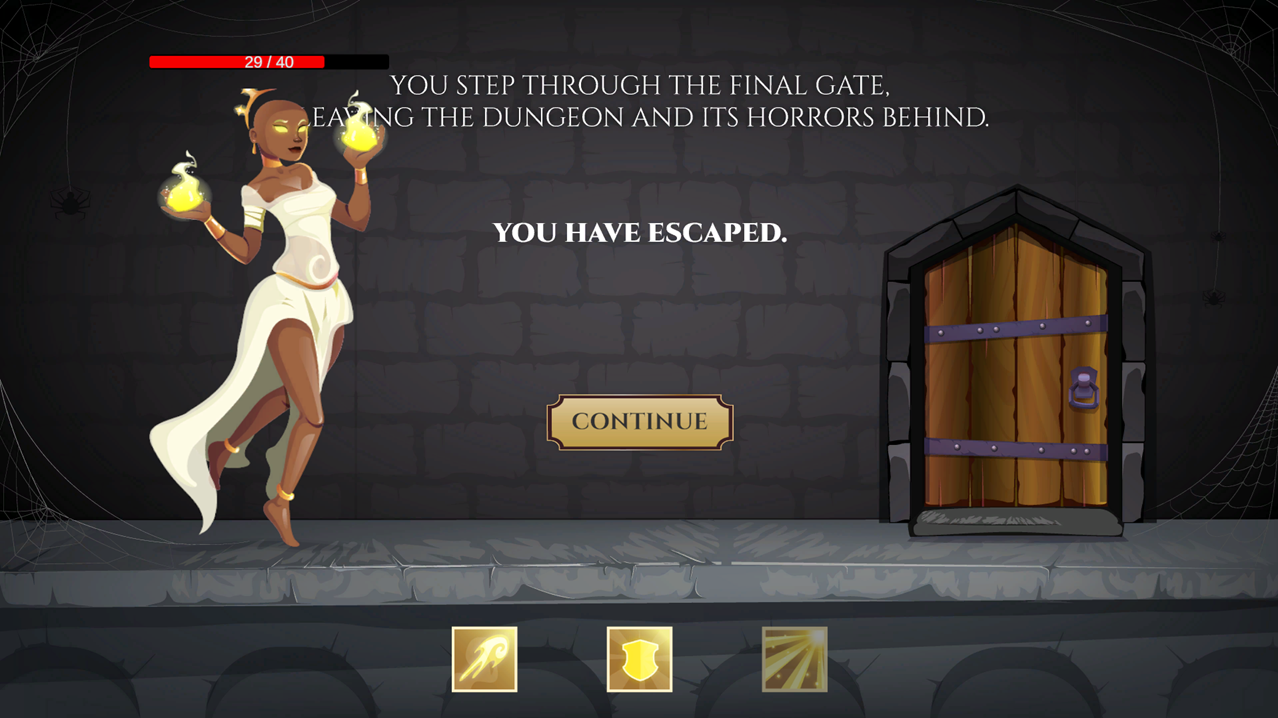This screenshot has width=1278, height=718.
Task: Use the radiant light burst ability
Action: coord(794,659)
